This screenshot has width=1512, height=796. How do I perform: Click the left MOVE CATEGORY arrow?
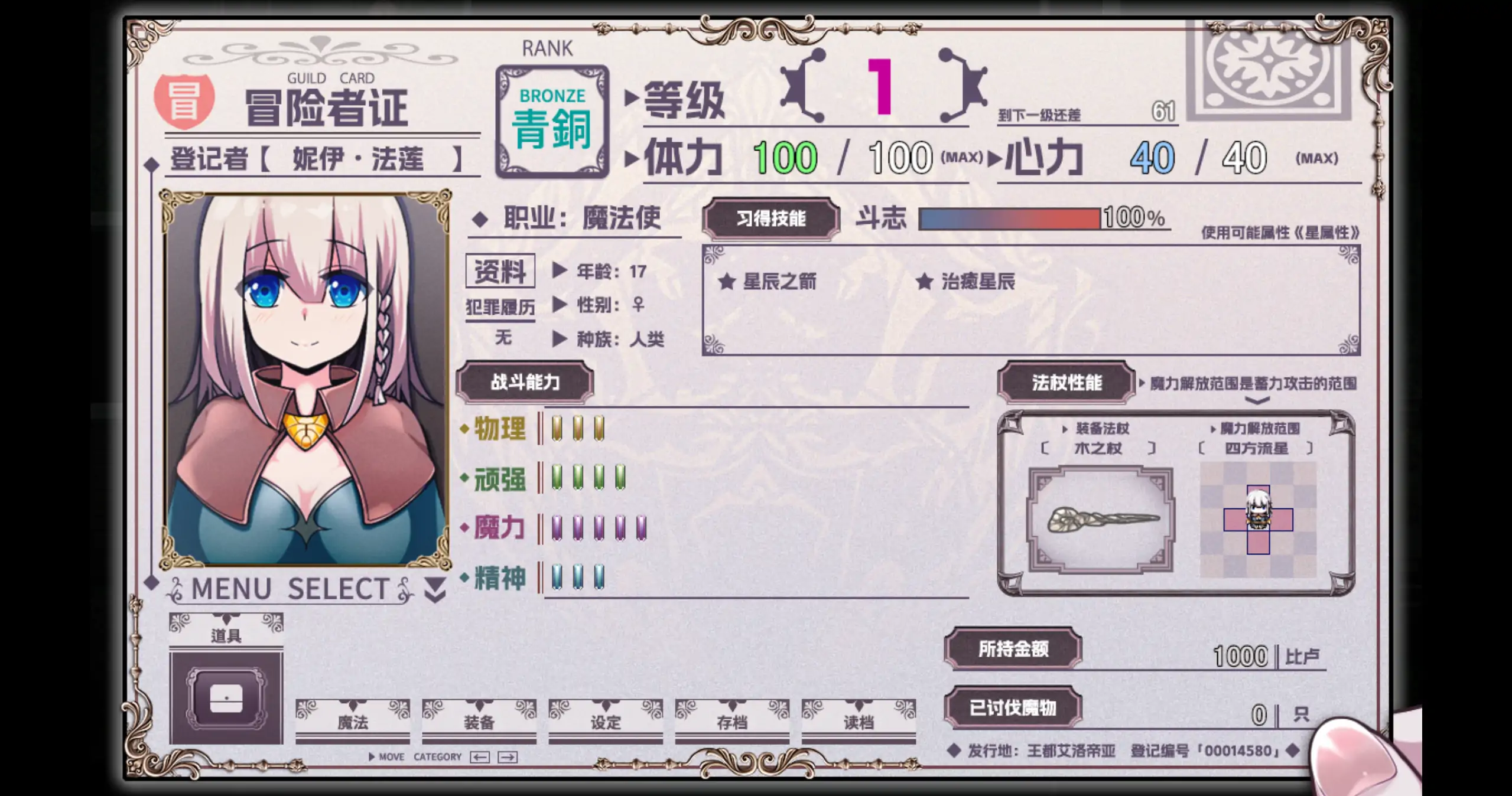[x=480, y=756]
